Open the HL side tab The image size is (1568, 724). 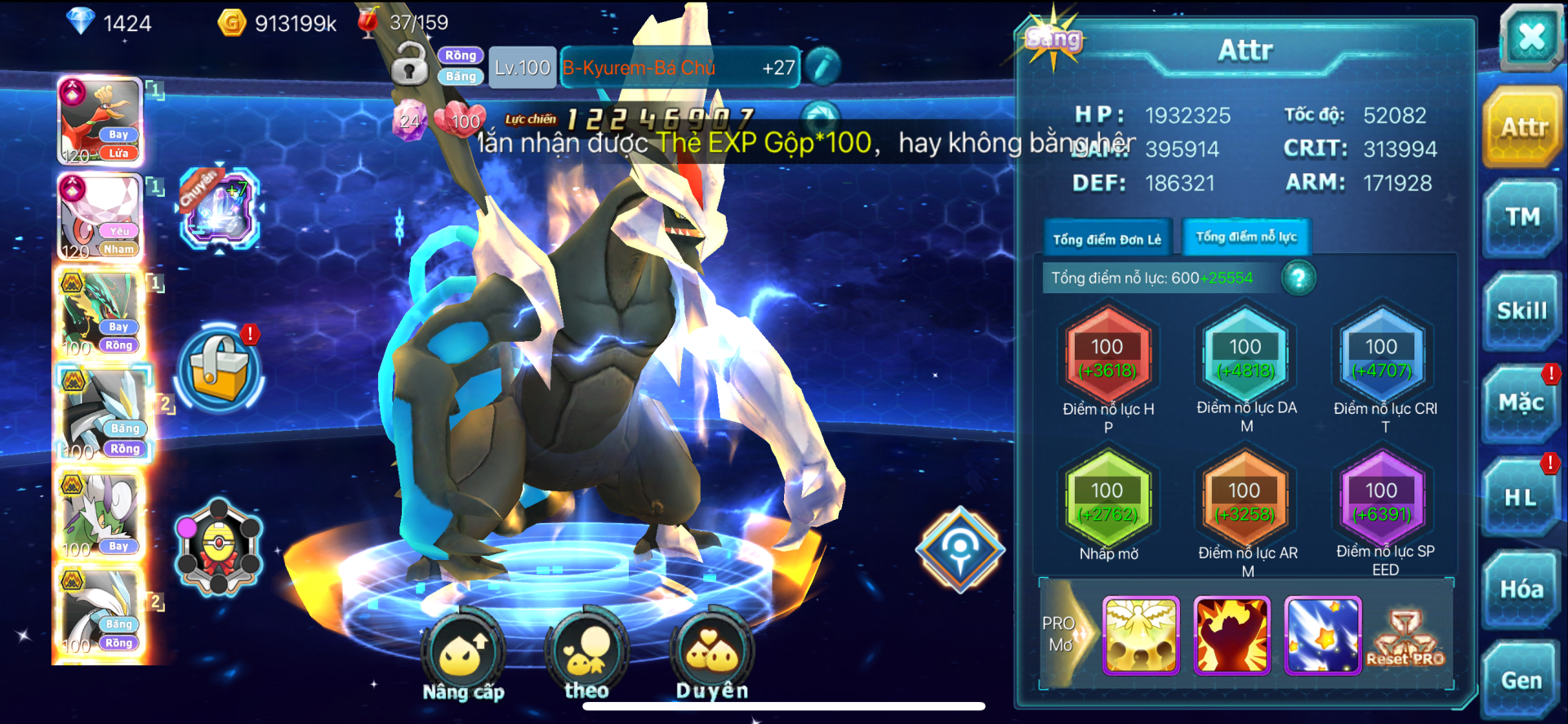point(1520,497)
